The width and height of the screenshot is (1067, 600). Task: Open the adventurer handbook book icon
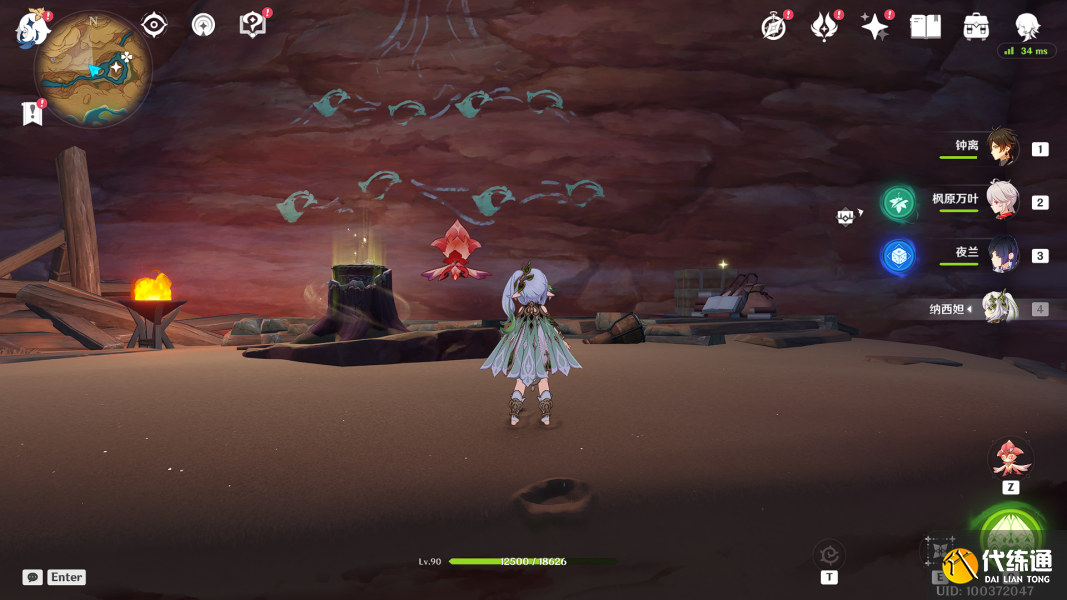(x=925, y=27)
